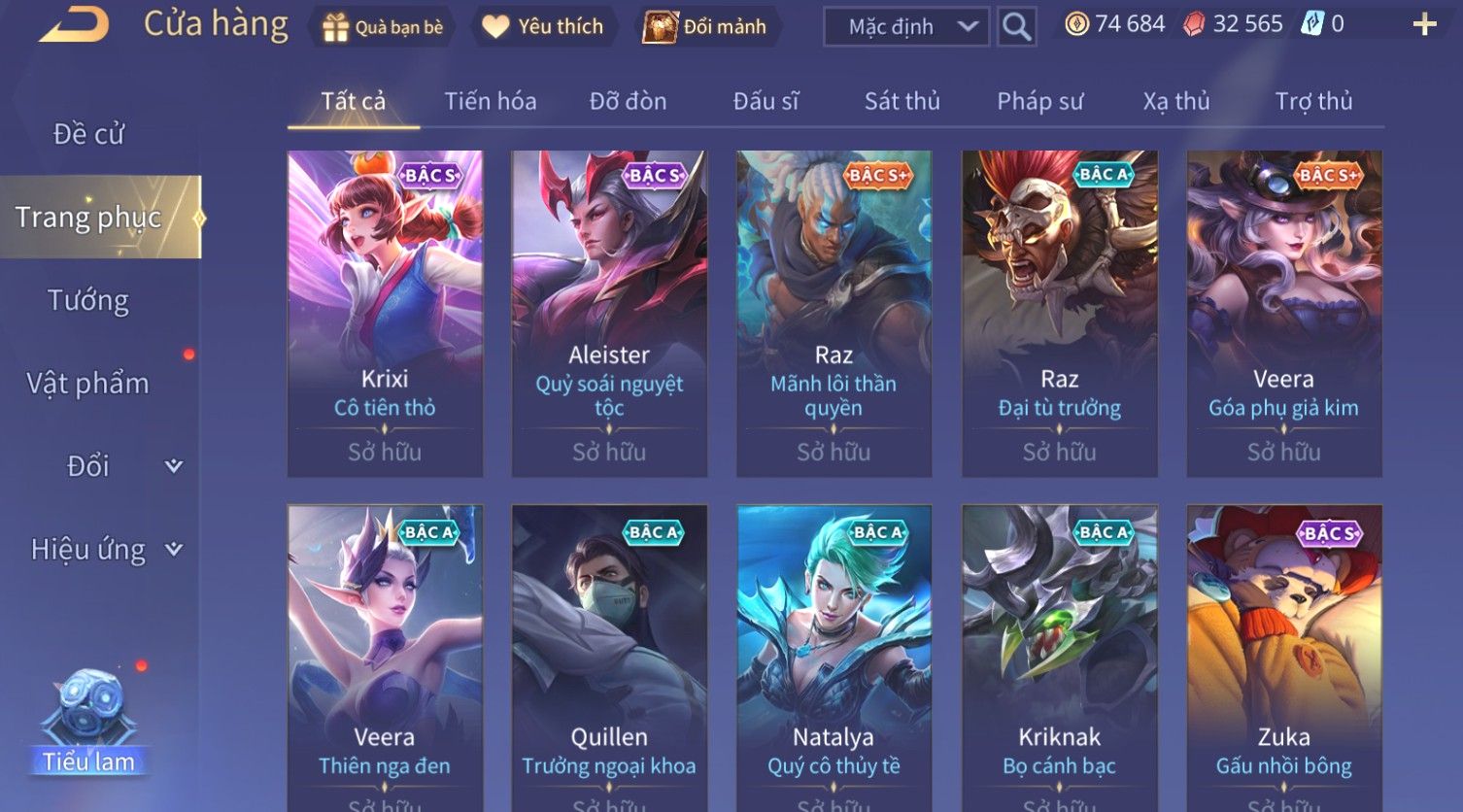Pick the Veera Góa phụ giả kim card
The width and height of the screenshot is (1463, 812).
[1283, 313]
